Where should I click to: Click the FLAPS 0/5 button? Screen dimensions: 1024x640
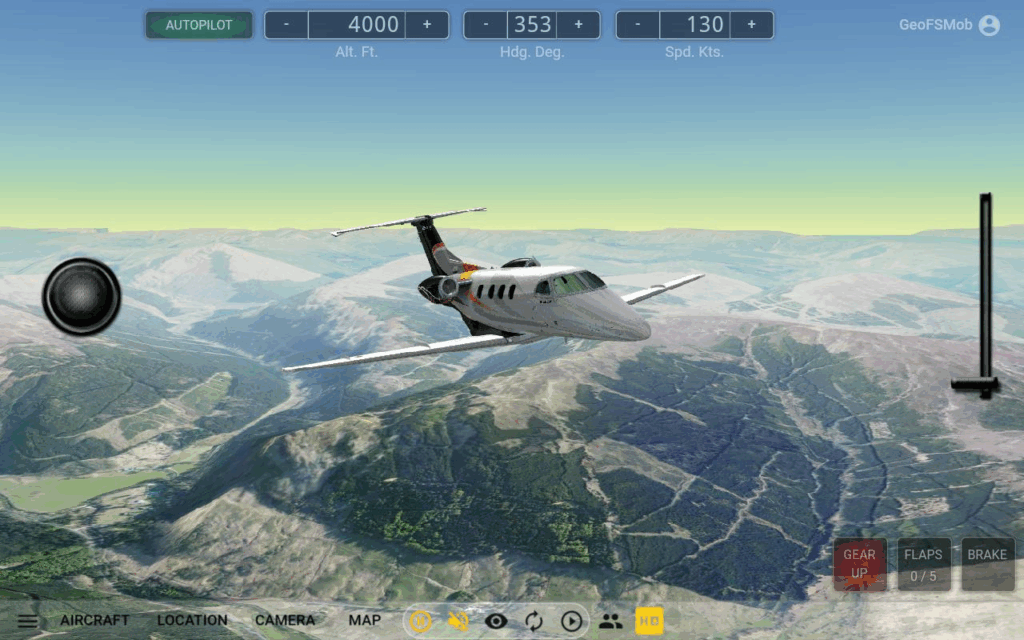pos(923,564)
